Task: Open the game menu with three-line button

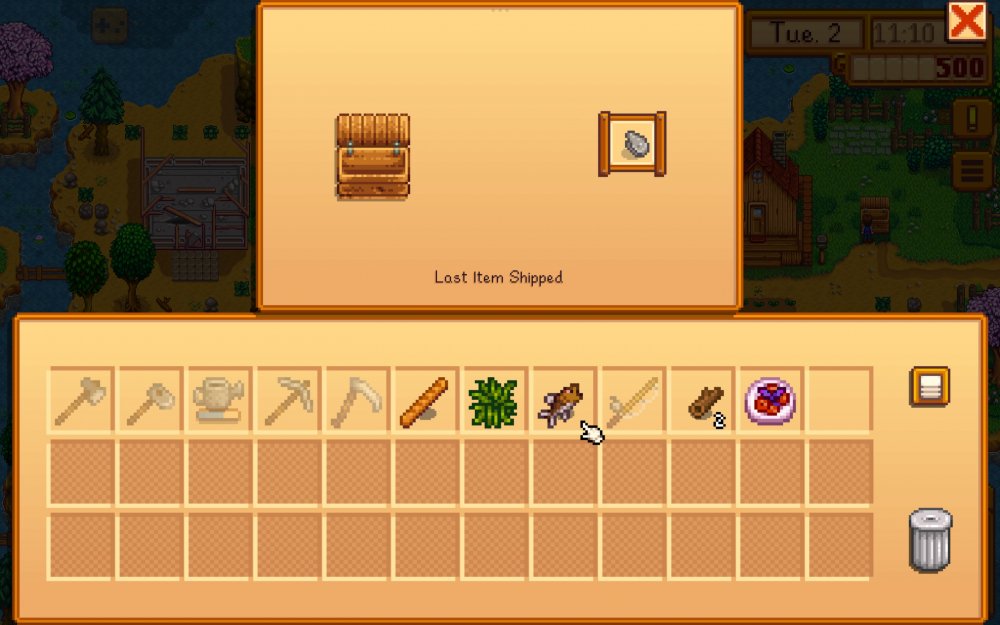Action: tap(971, 170)
